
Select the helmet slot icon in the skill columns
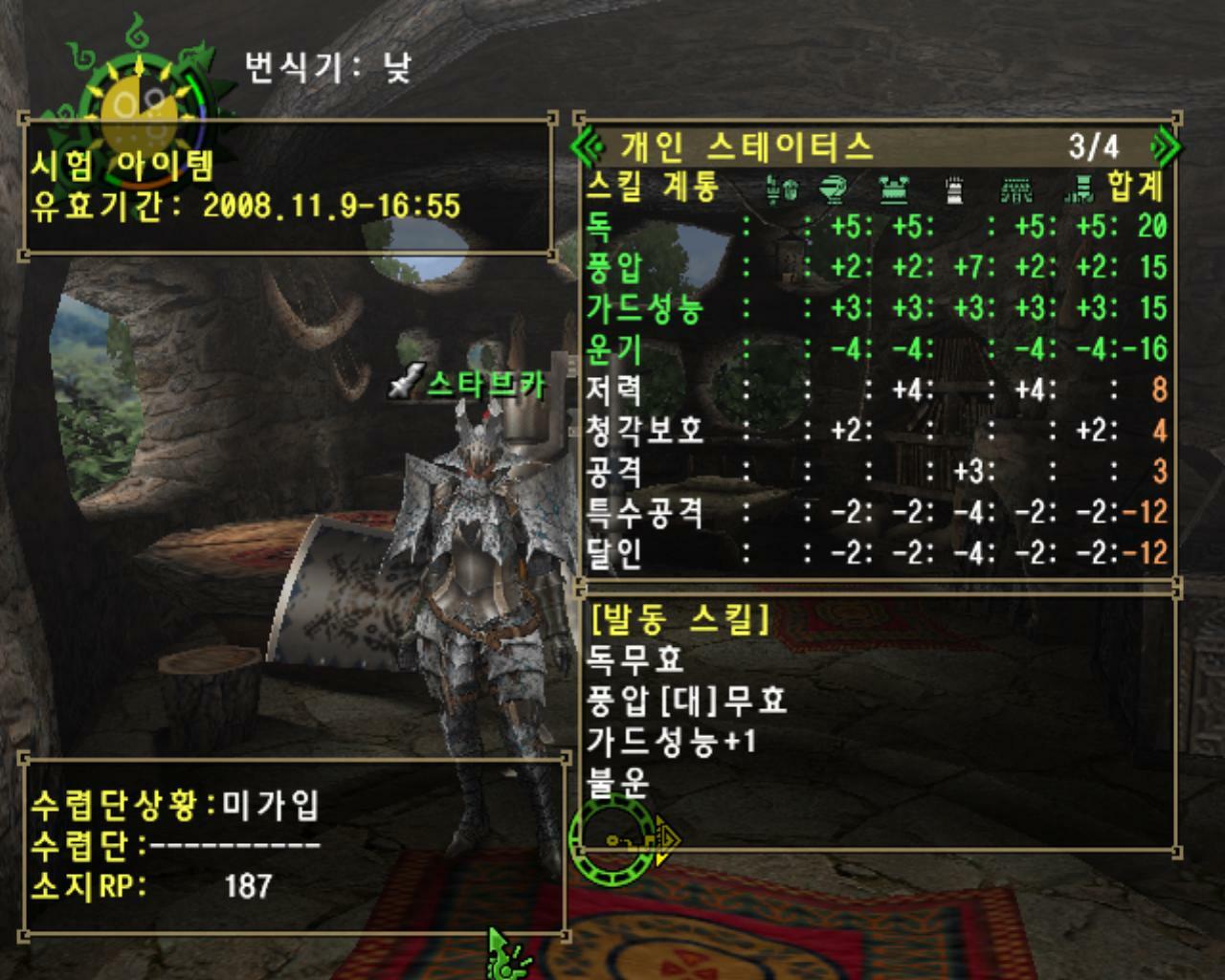pos(833,190)
